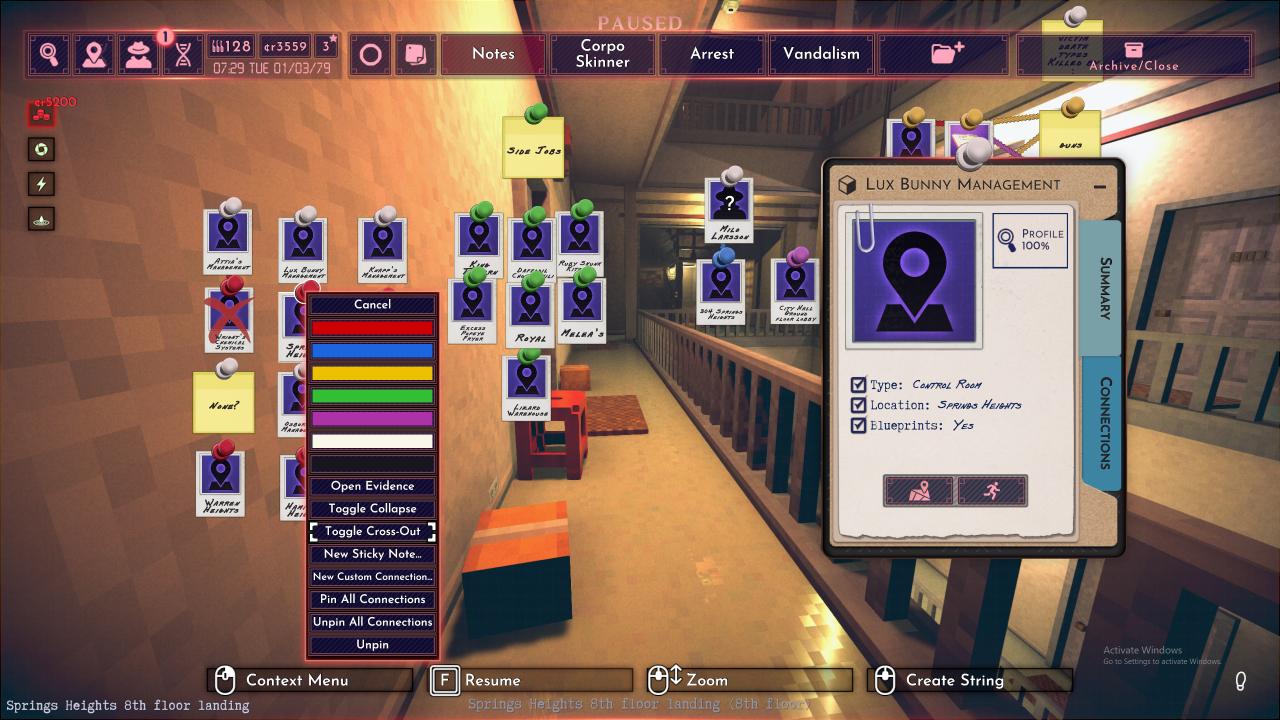Toggle the Blueprints checkbox
Image resolution: width=1280 pixels, height=720 pixels.
point(858,425)
